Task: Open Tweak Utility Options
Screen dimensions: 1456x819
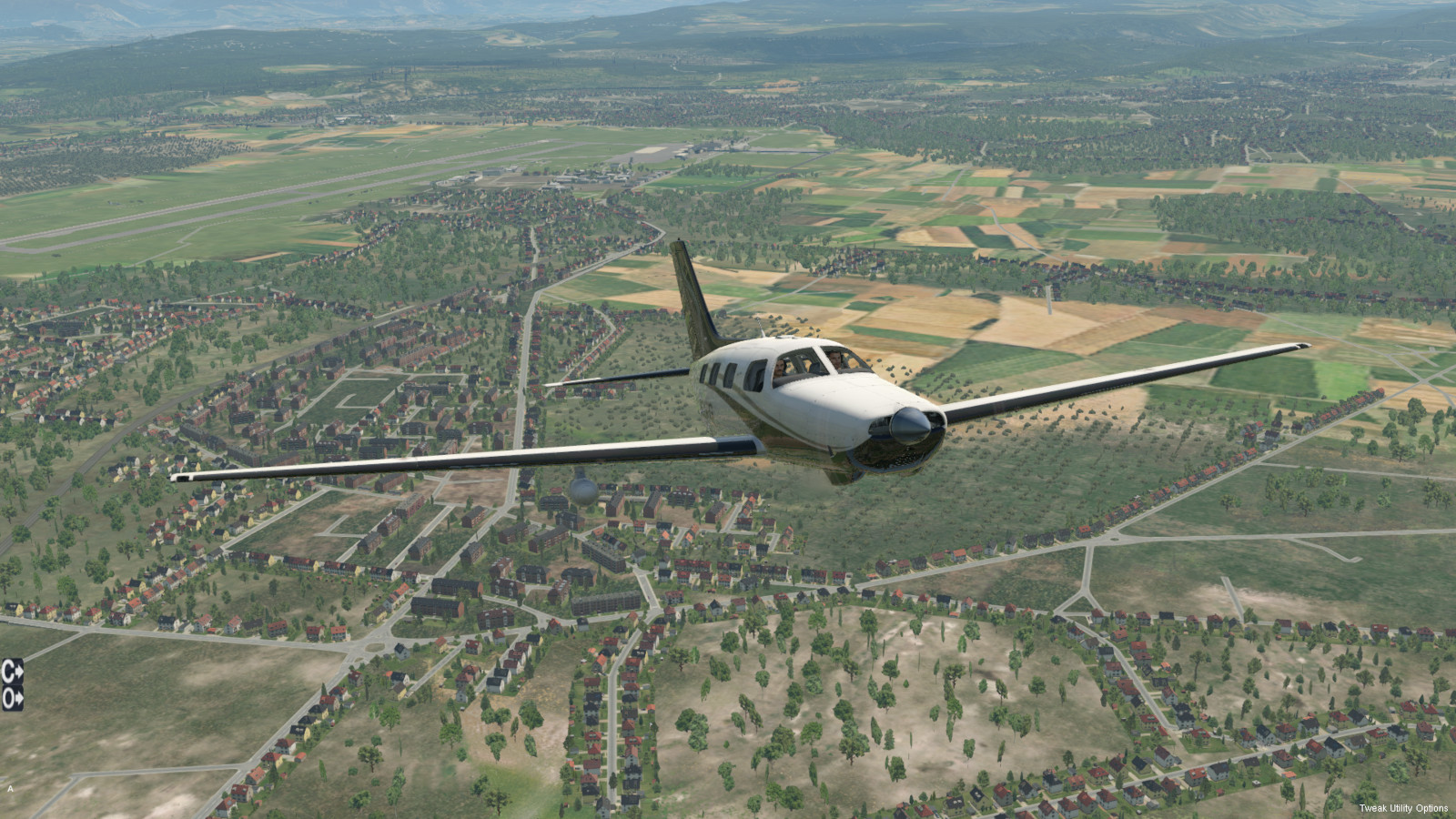Action: 1403,808
